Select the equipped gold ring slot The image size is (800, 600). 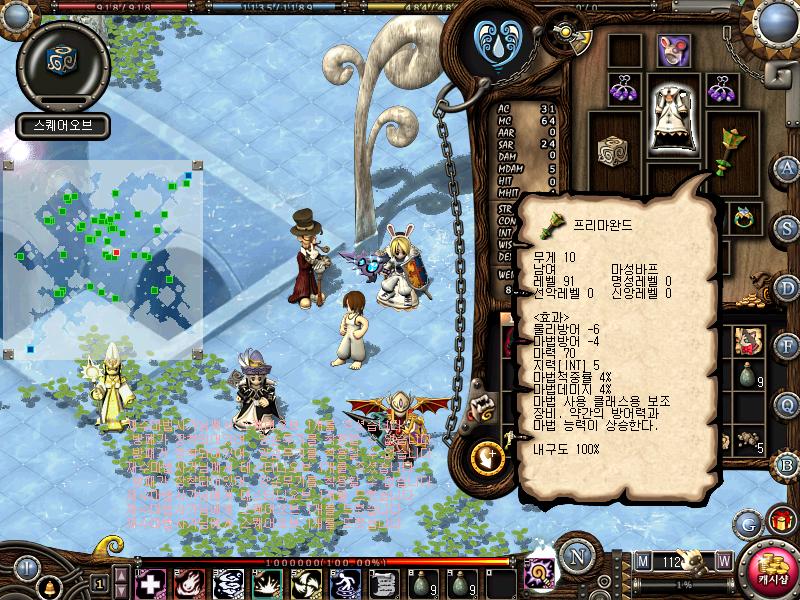[743, 216]
